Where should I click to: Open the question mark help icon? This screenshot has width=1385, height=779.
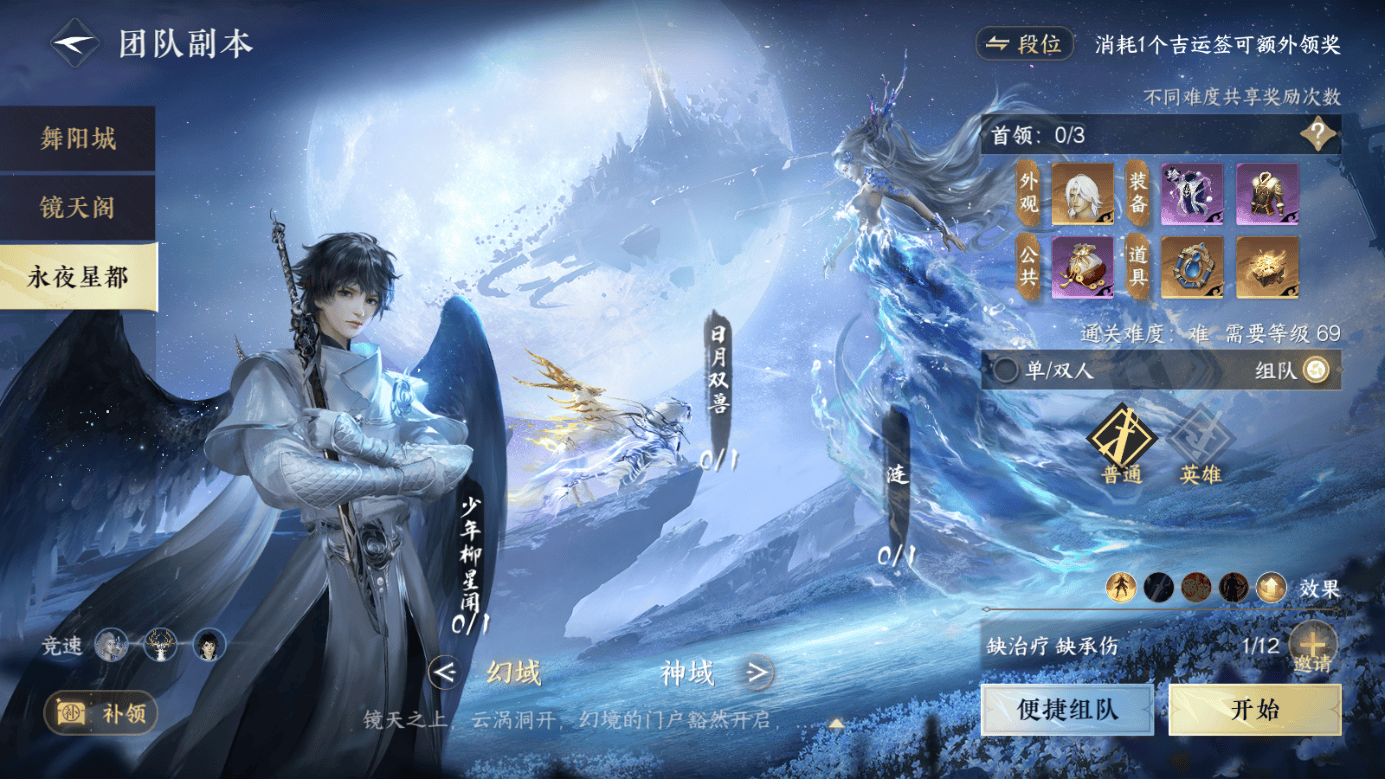(x=1317, y=134)
